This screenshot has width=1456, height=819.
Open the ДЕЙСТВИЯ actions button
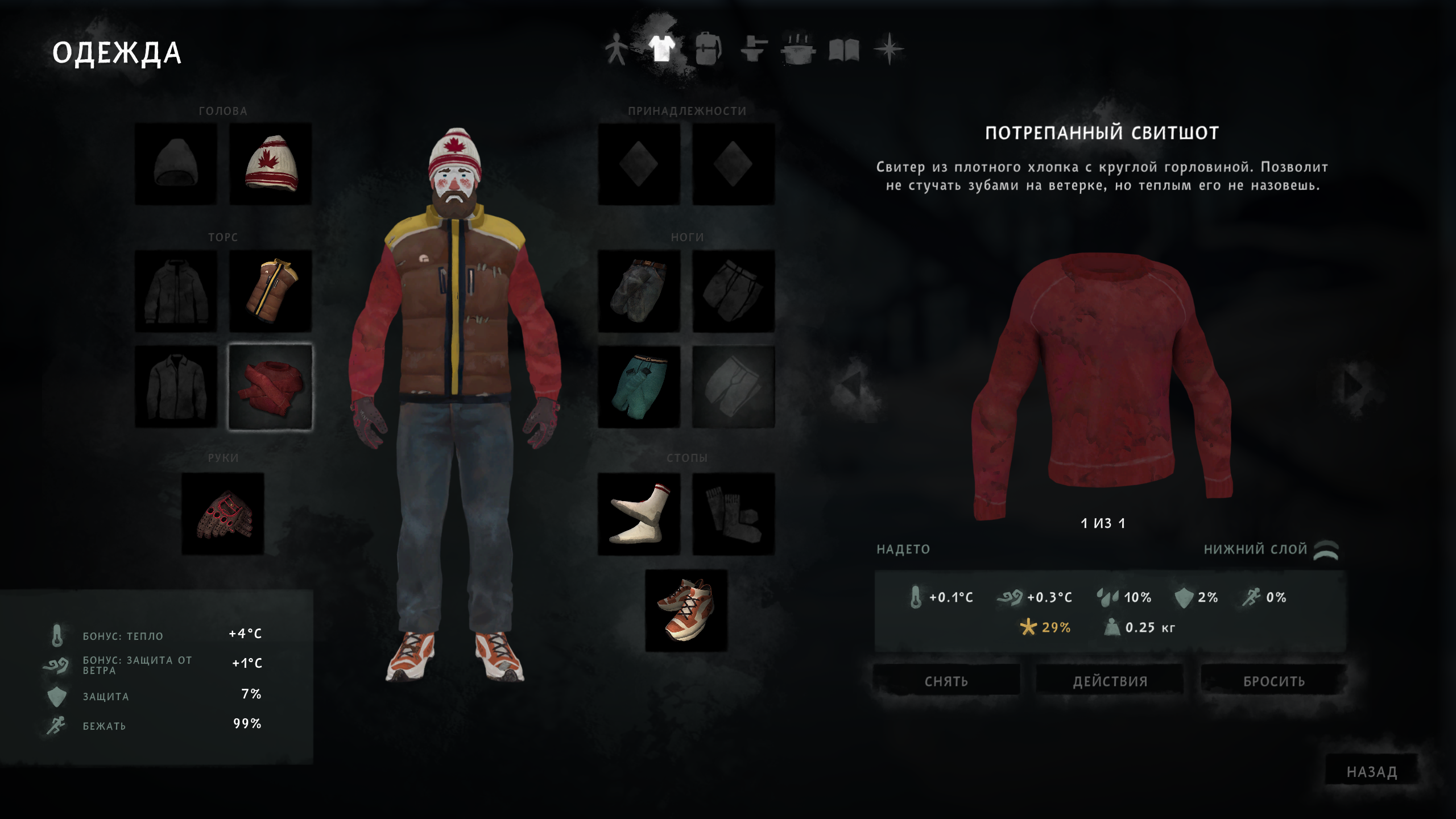[x=1110, y=680]
